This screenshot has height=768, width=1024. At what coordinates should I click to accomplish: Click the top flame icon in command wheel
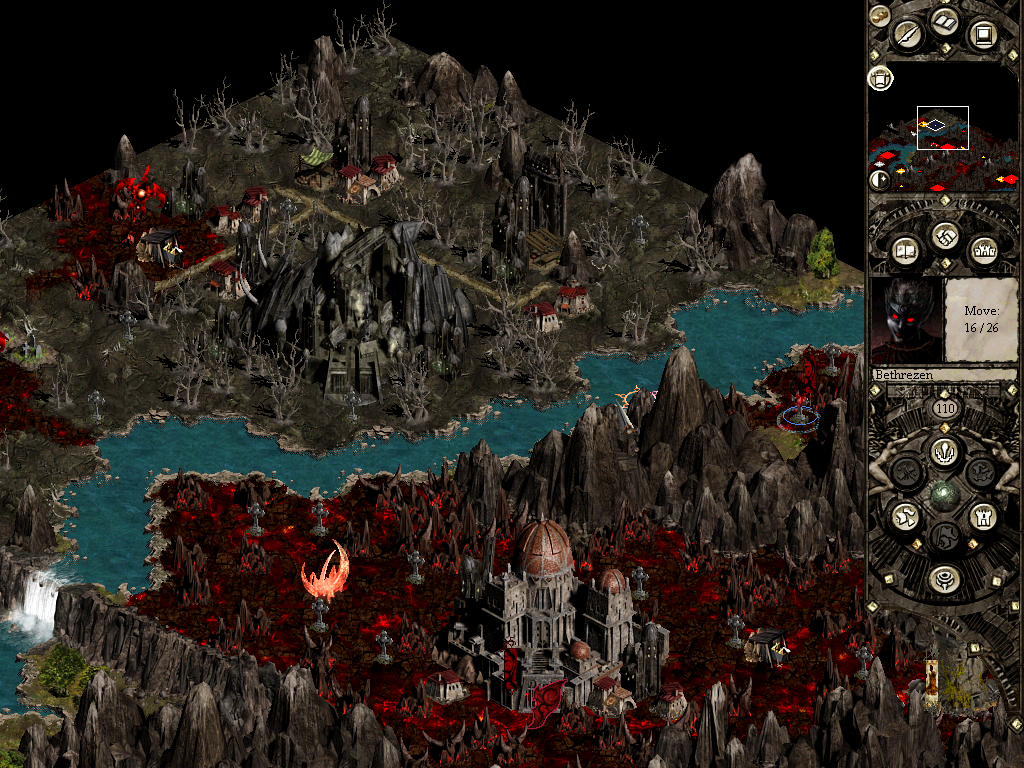tap(943, 451)
